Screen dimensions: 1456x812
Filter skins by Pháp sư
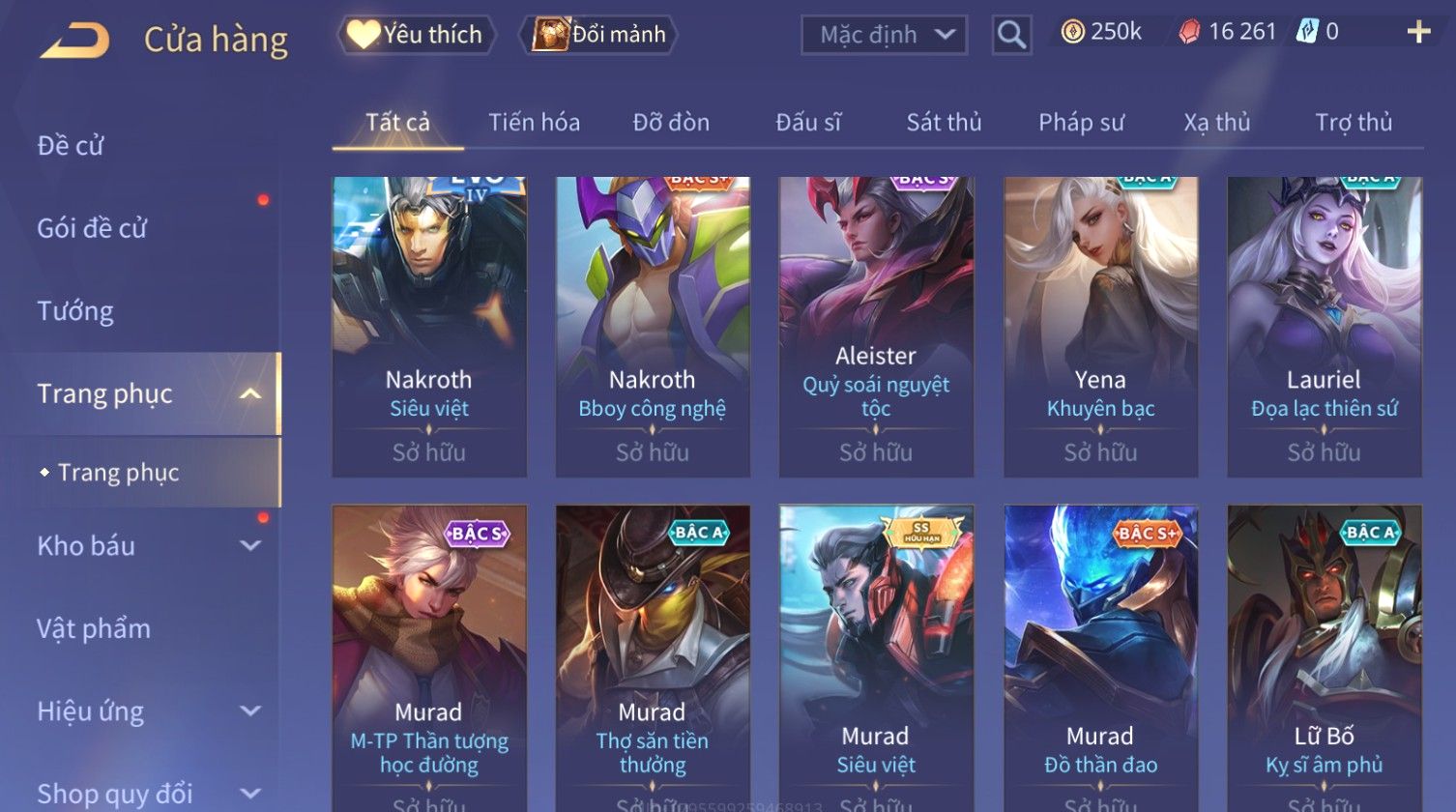(x=1081, y=123)
